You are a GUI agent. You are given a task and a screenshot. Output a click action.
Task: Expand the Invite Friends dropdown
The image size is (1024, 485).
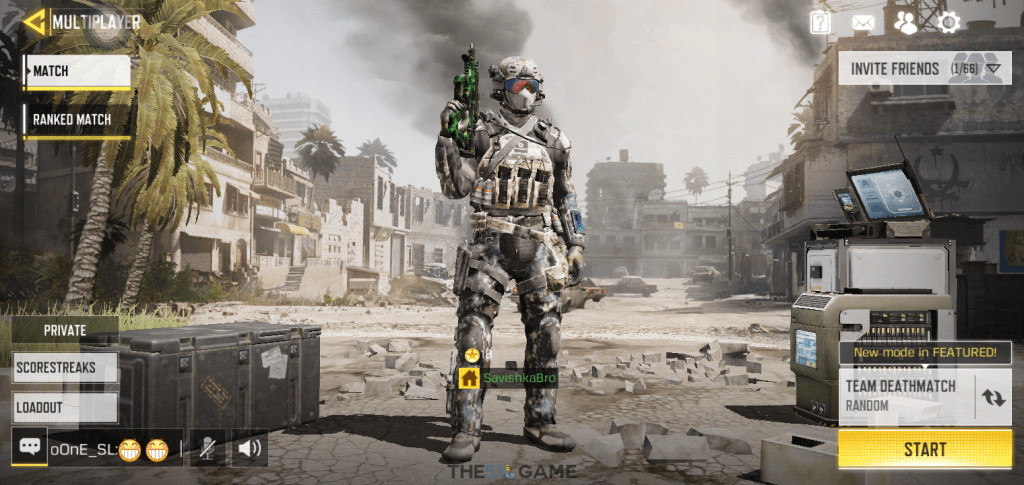pos(992,69)
